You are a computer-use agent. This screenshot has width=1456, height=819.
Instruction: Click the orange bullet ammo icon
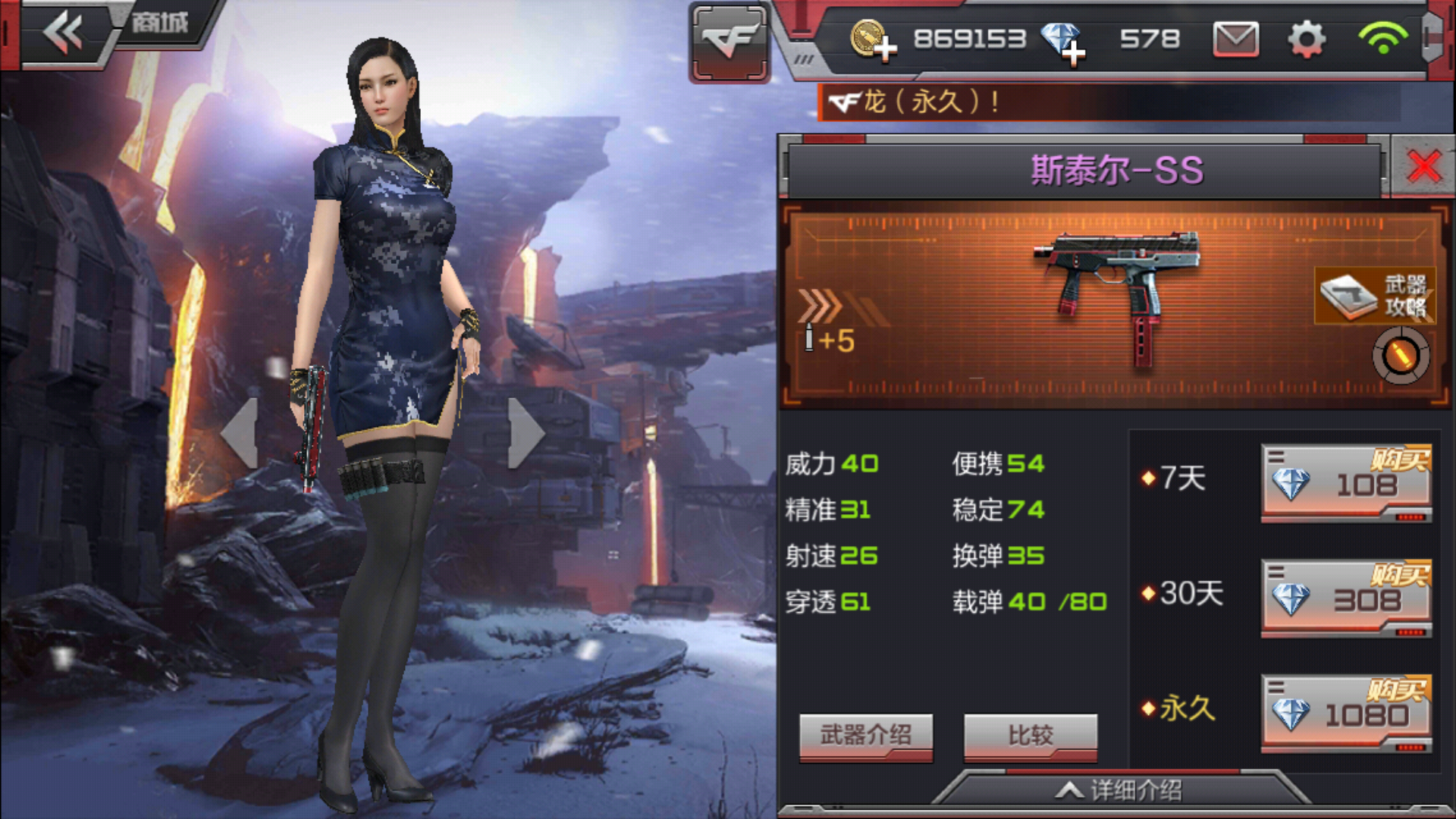point(1400,356)
